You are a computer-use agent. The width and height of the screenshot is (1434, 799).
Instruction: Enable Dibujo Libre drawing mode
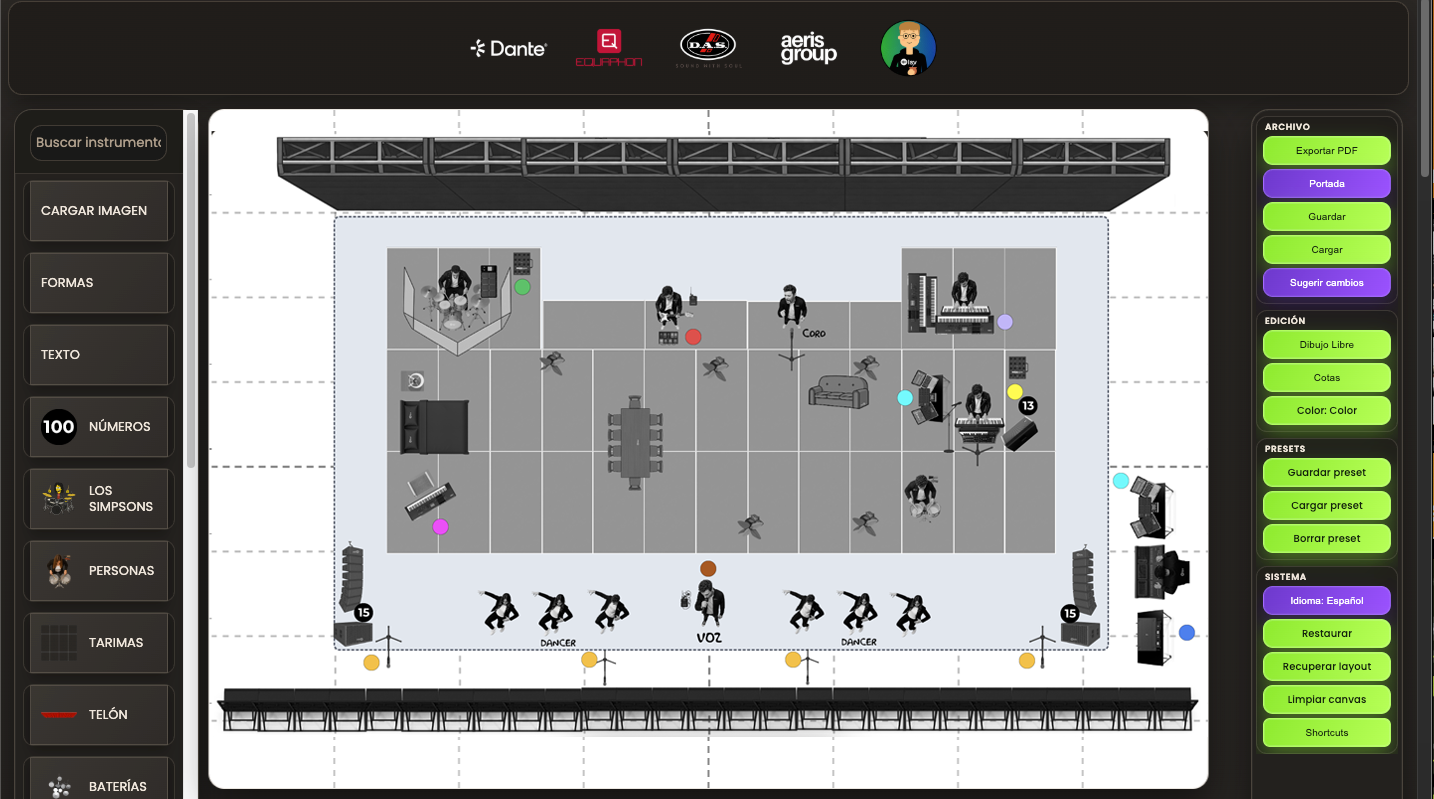[x=1326, y=344]
